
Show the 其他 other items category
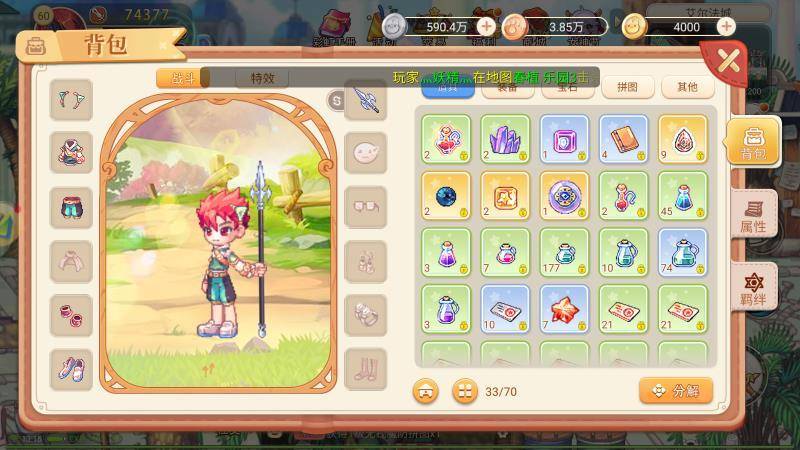687,87
